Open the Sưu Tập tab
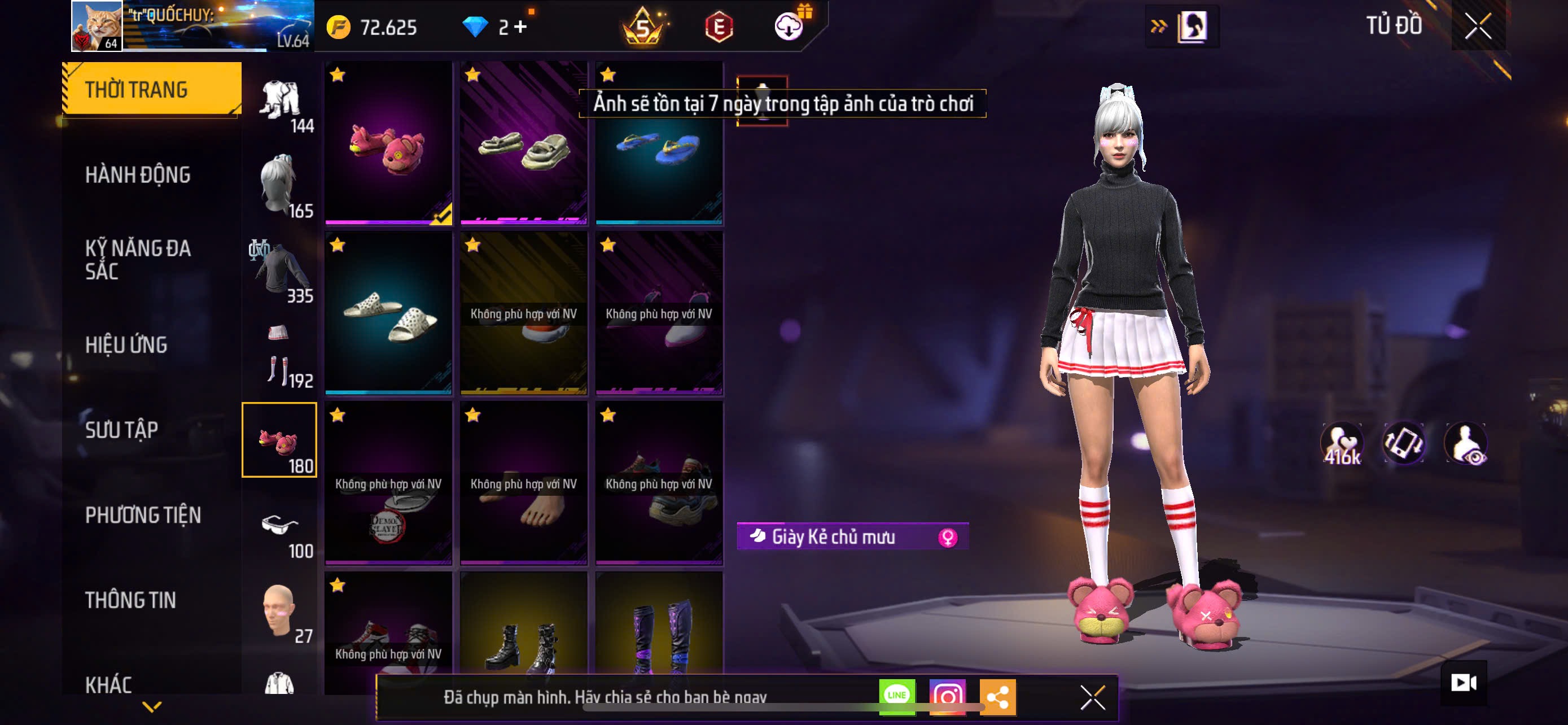 122,430
